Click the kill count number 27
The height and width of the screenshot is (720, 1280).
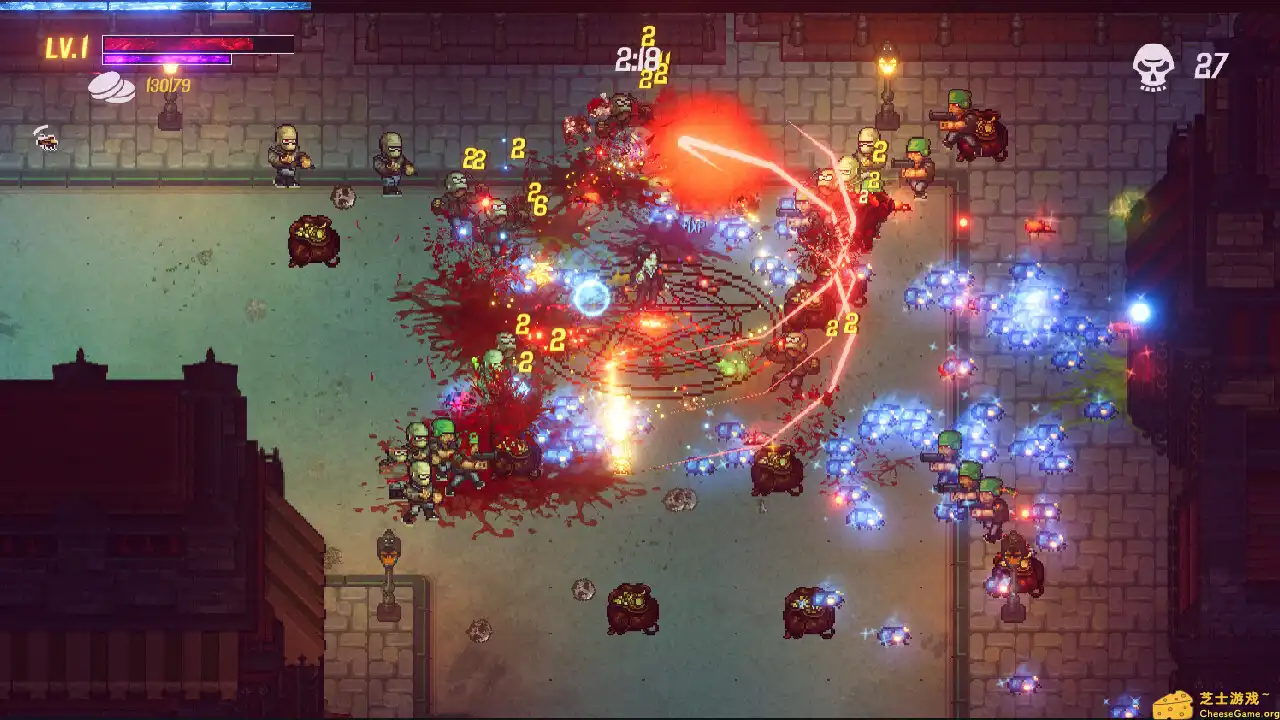1210,67
